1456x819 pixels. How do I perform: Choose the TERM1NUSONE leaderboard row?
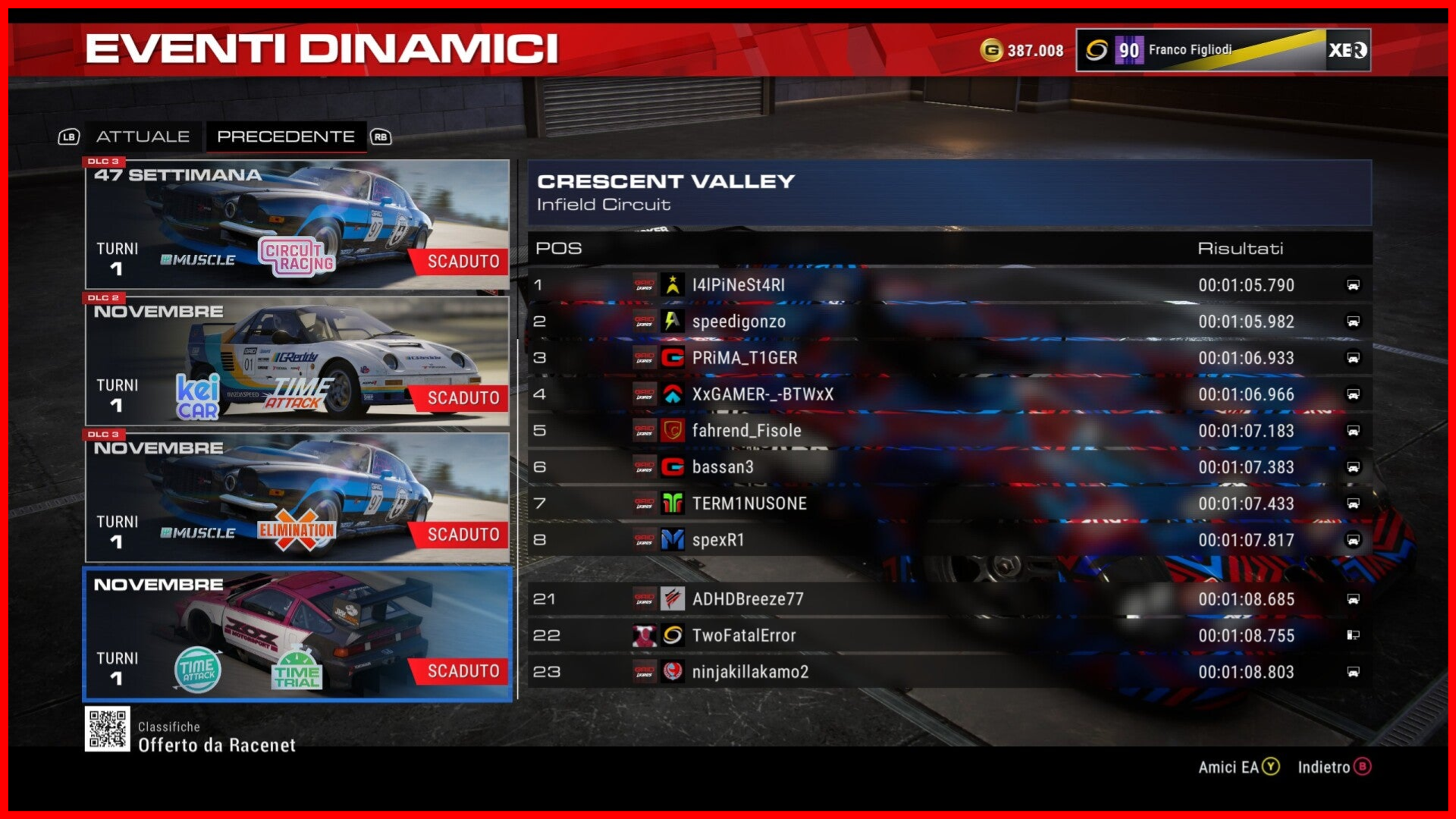click(x=949, y=504)
